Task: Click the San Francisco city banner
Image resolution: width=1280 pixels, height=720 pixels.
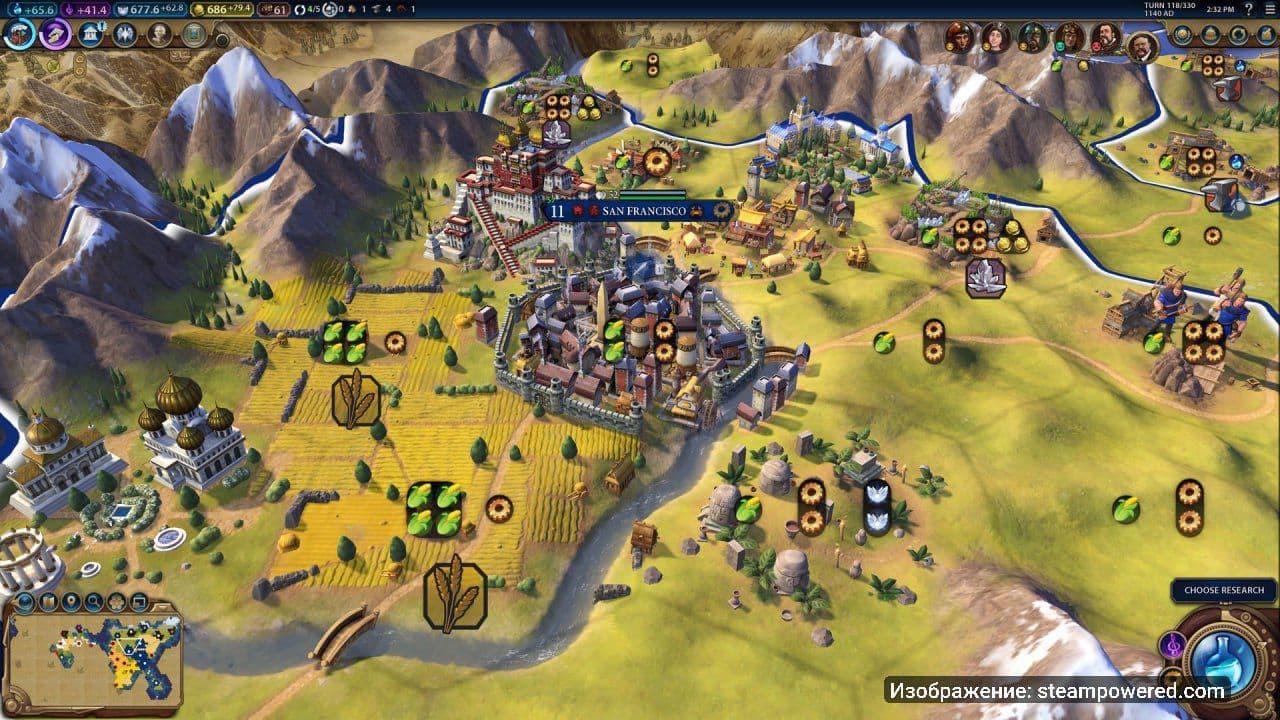Action: point(640,211)
